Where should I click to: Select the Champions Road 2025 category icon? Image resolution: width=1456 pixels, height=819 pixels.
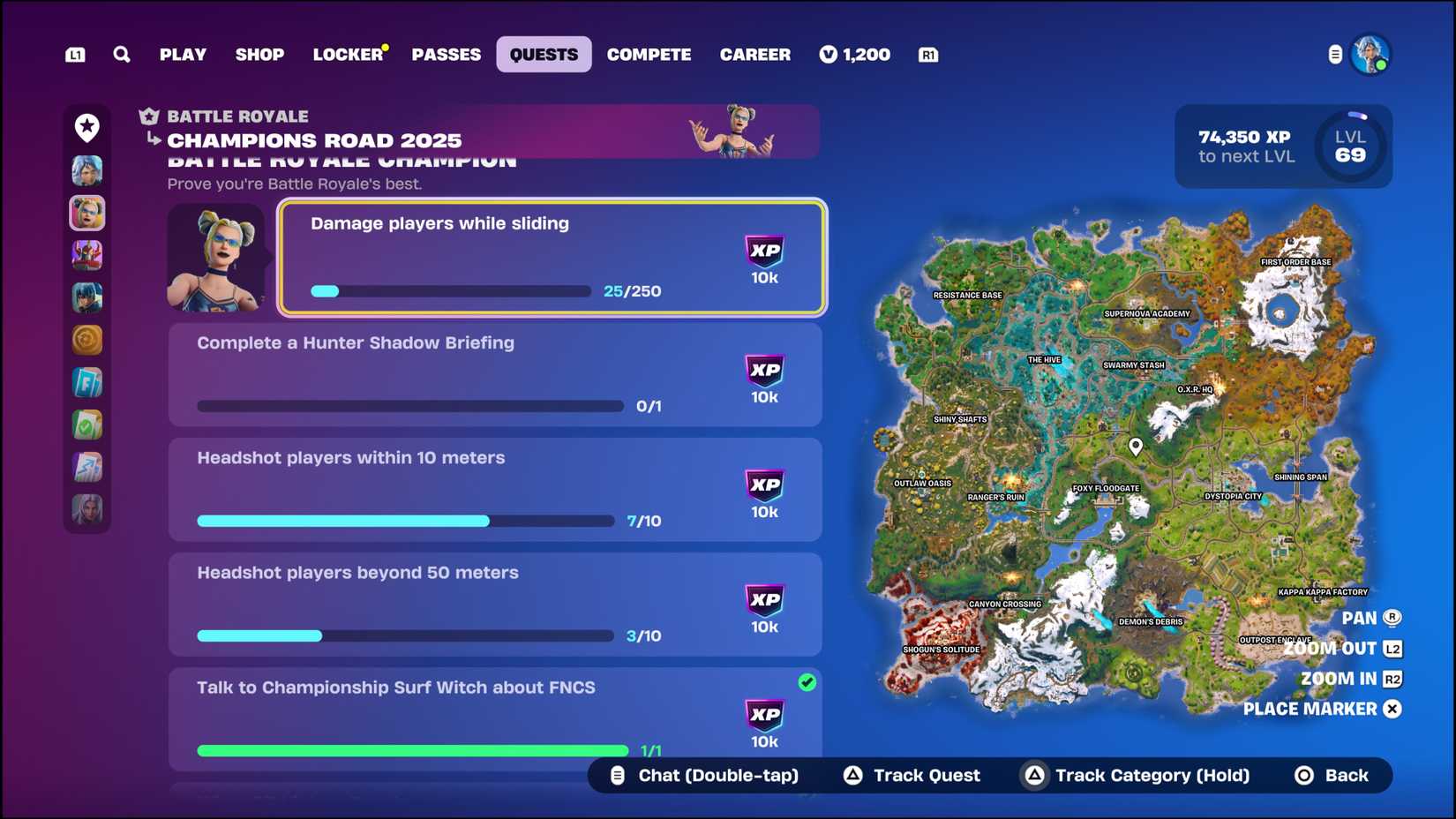coord(87,213)
